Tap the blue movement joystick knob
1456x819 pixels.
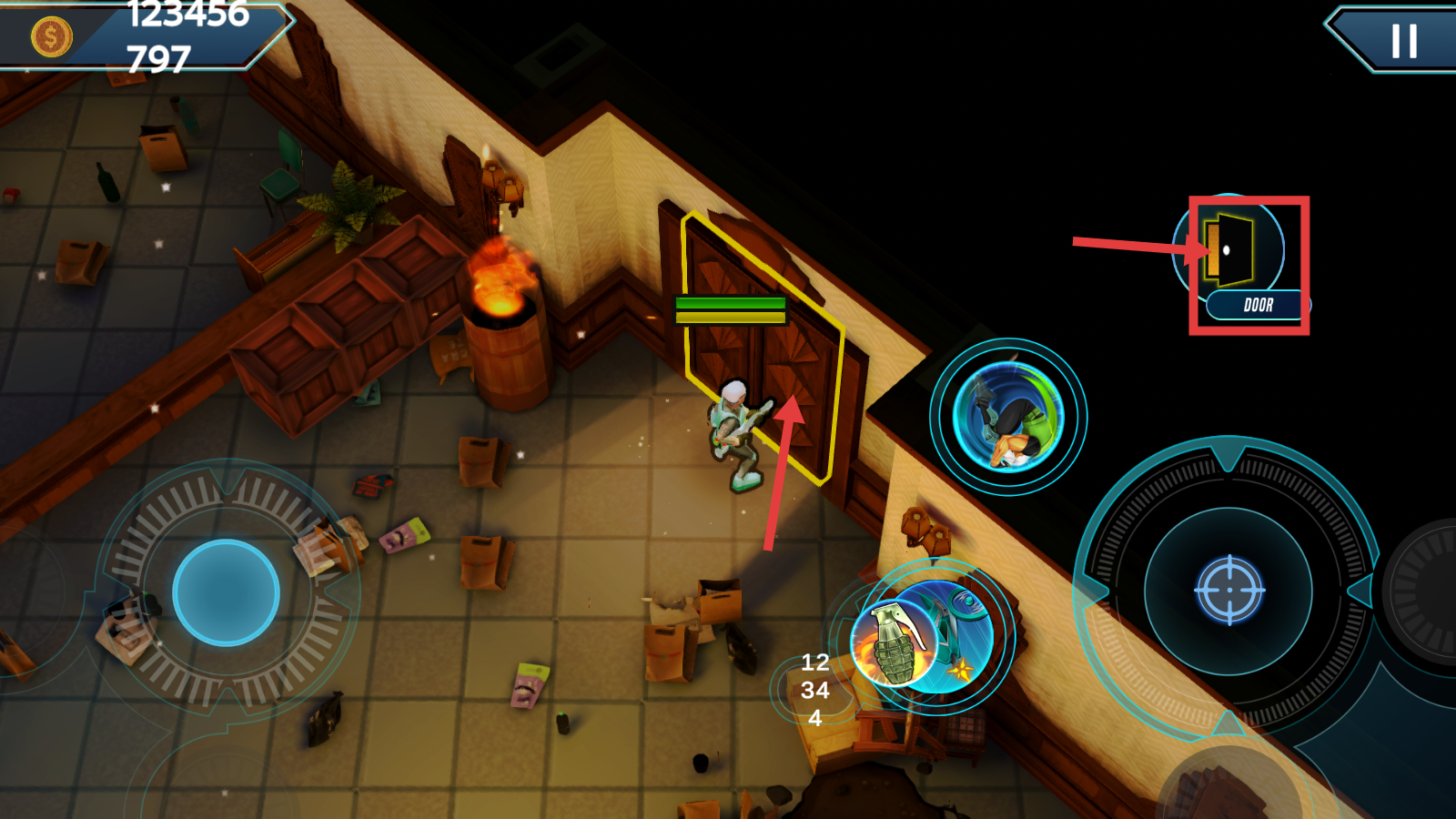[226, 592]
